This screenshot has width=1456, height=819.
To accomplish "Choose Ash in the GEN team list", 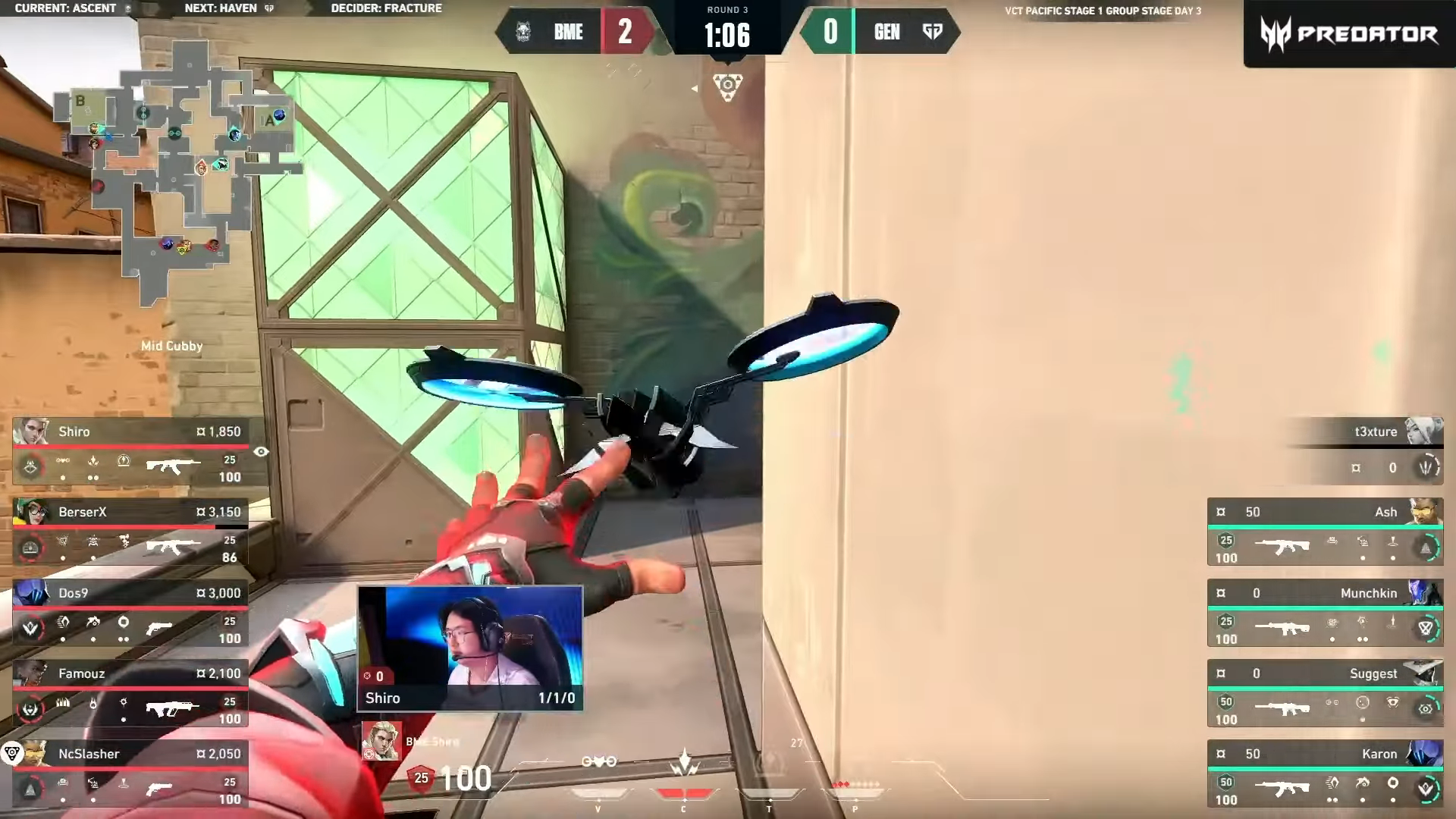I will (x=1325, y=532).
